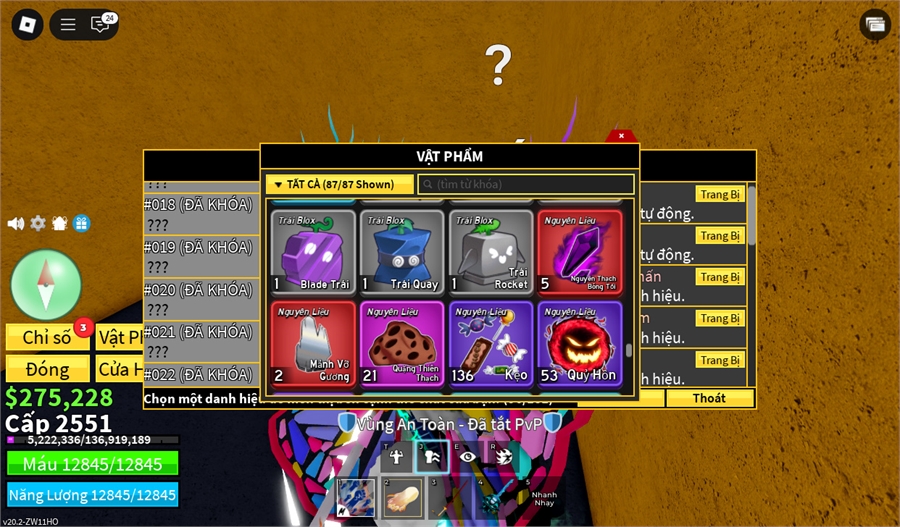Choose the Quay fruit inventory slot
Image resolution: width=900 pixels, height=527 pixels.
point(403,251)
